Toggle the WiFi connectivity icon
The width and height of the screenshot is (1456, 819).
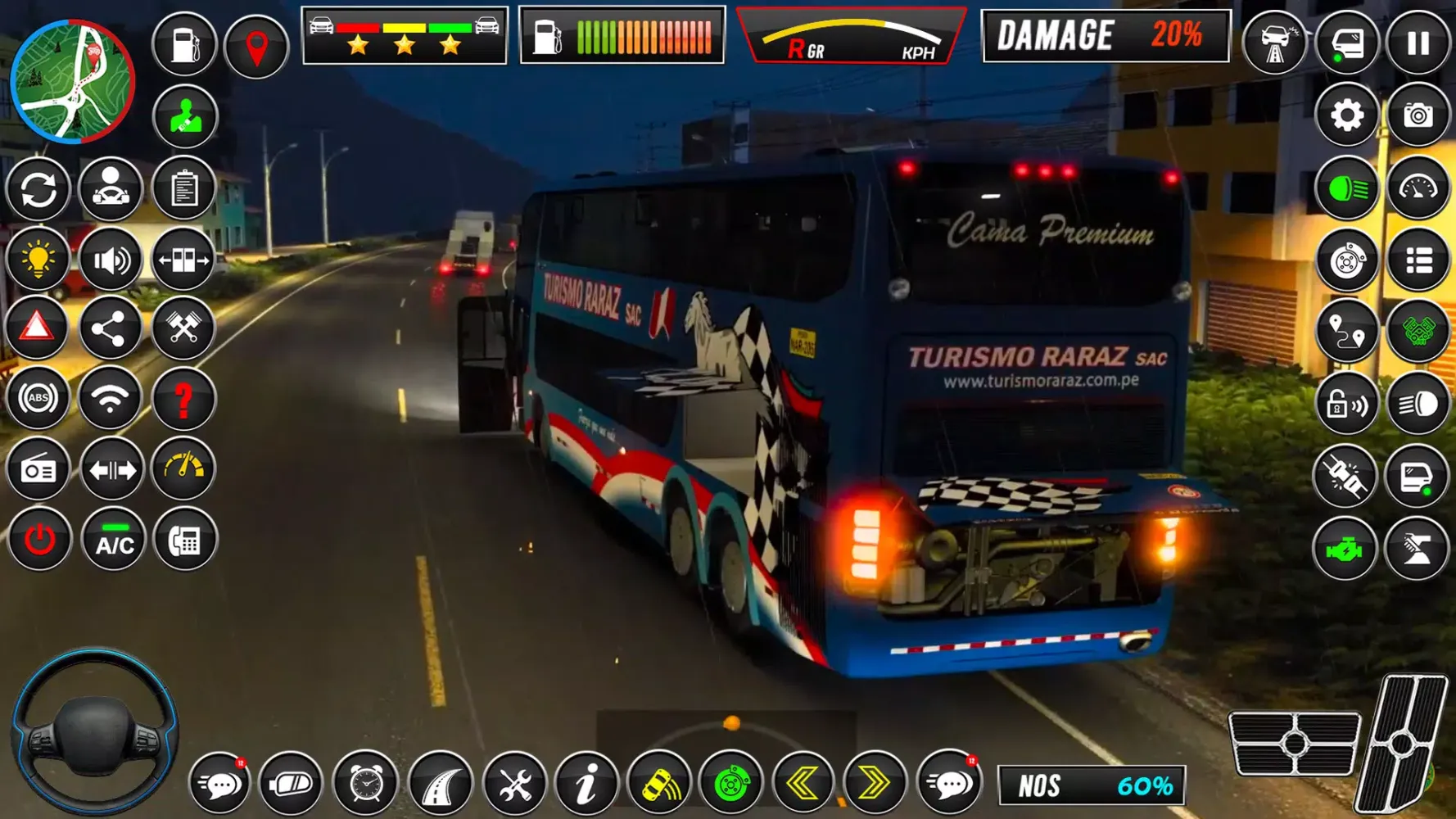click(113, 396)
